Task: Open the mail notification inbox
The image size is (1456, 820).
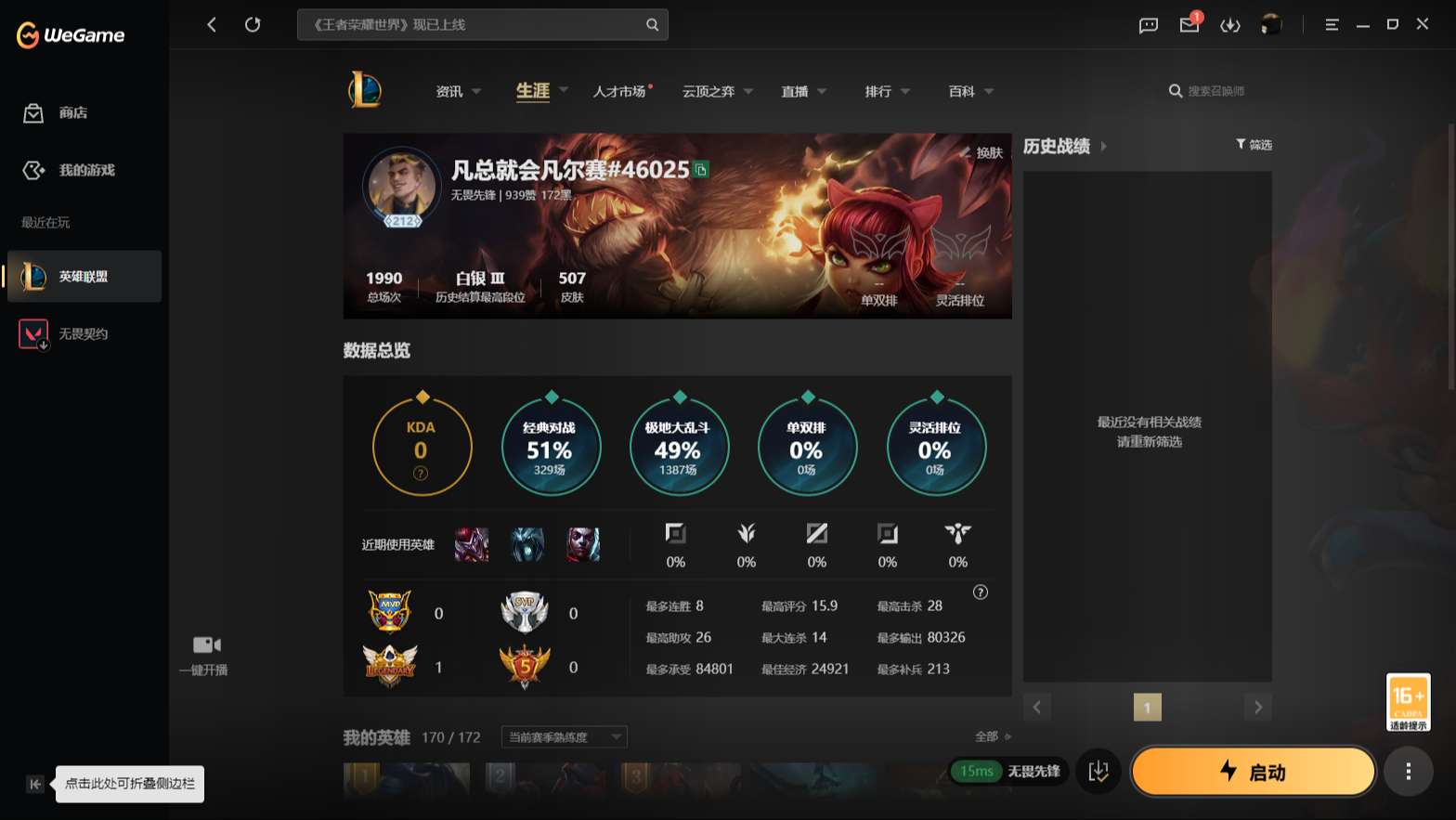Action: [x=1189, y=25]
